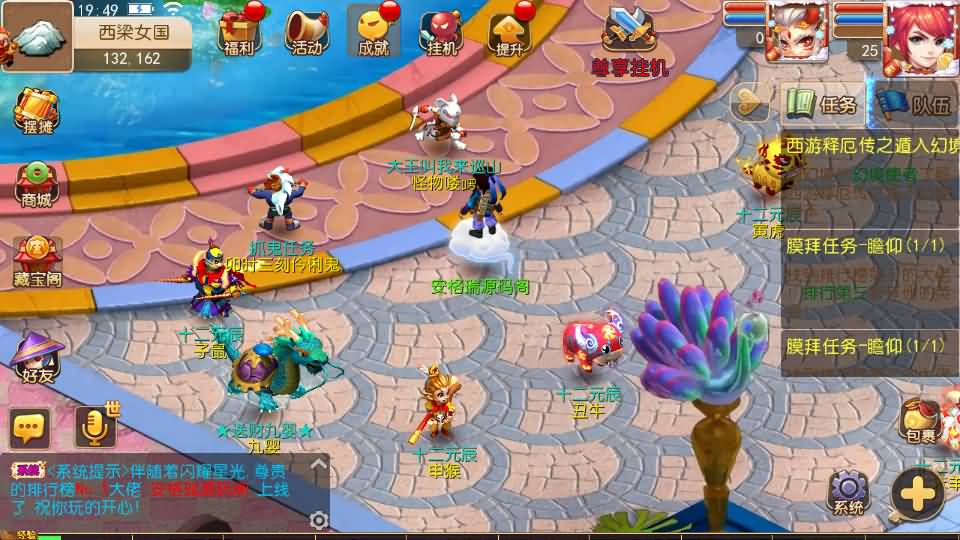Viewport: 960px width, 540px height.
Task: Switch to the 队伍 team tab
Action: [915, 104]
